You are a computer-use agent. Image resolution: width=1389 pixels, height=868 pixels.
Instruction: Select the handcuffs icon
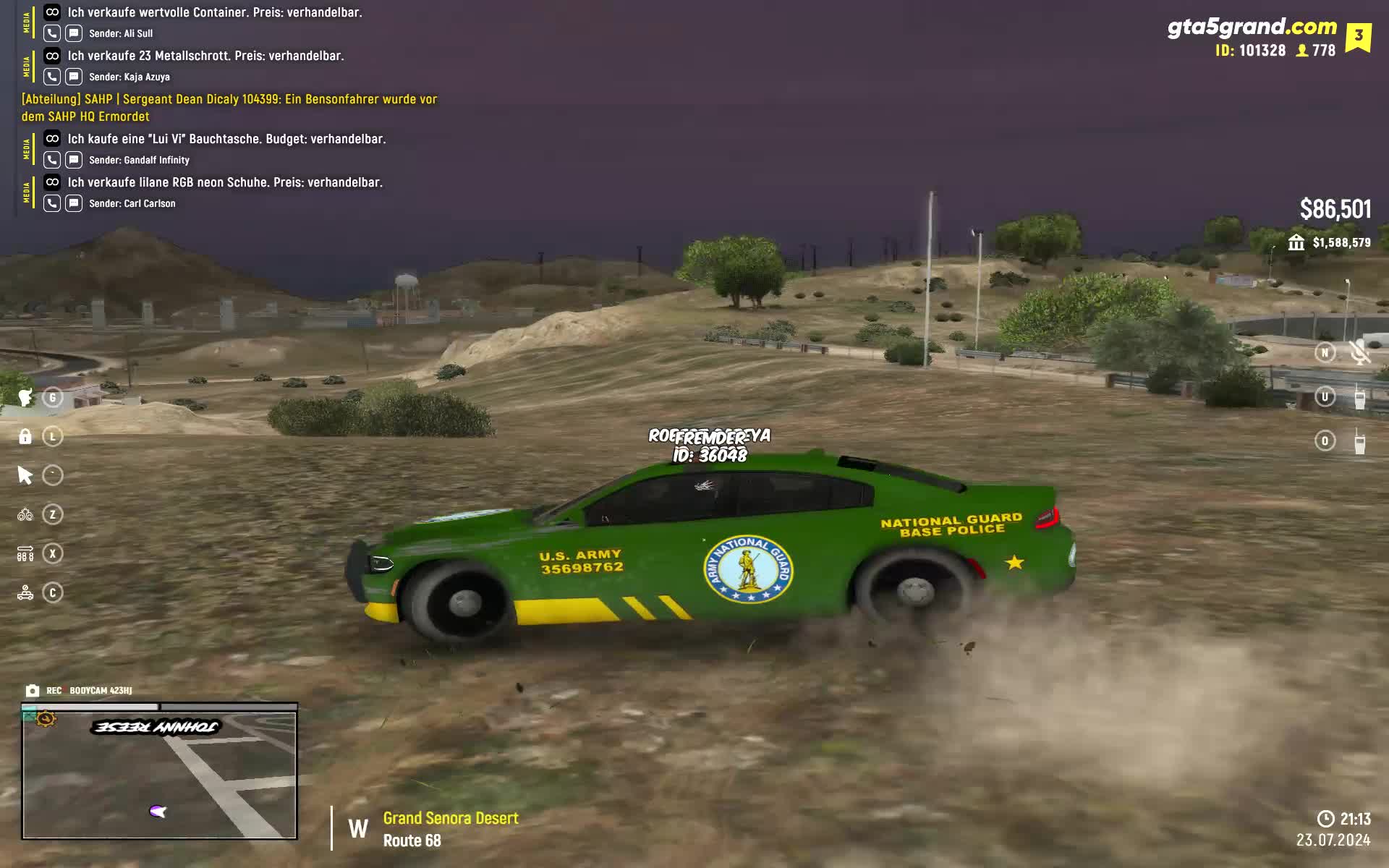tap(25, 514)
